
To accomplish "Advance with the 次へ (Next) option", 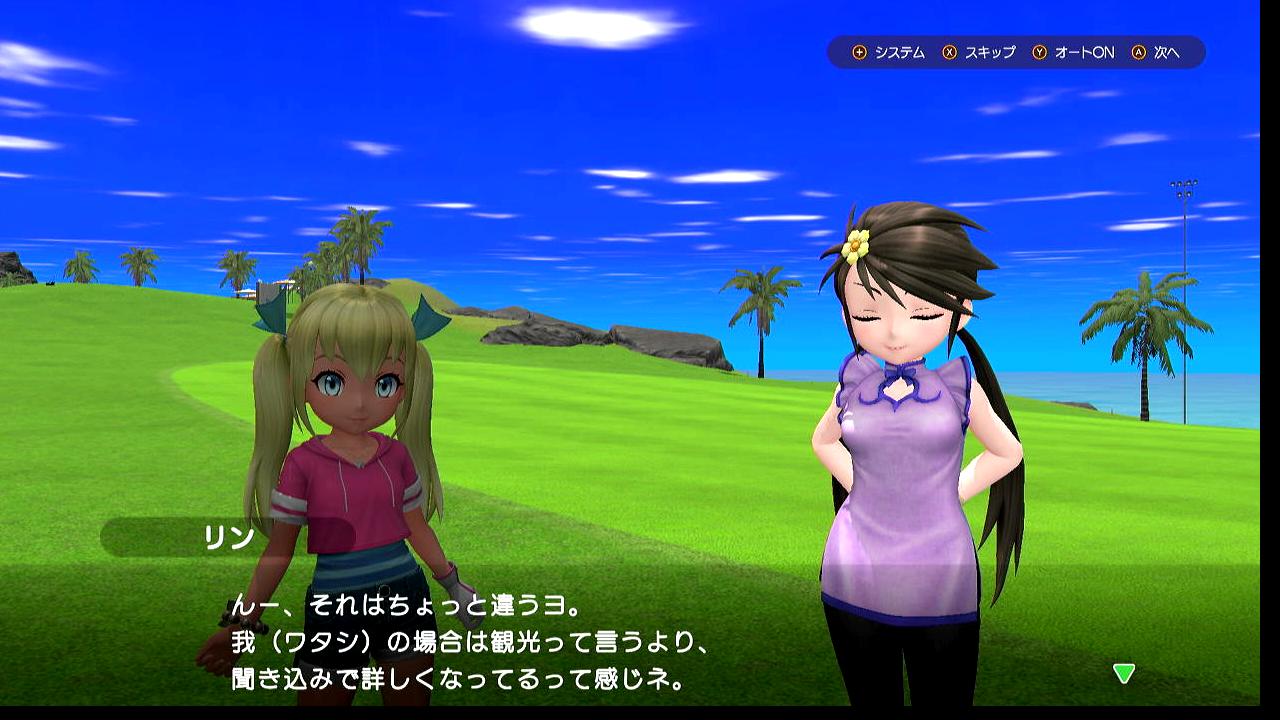I will coord(1157,52).
